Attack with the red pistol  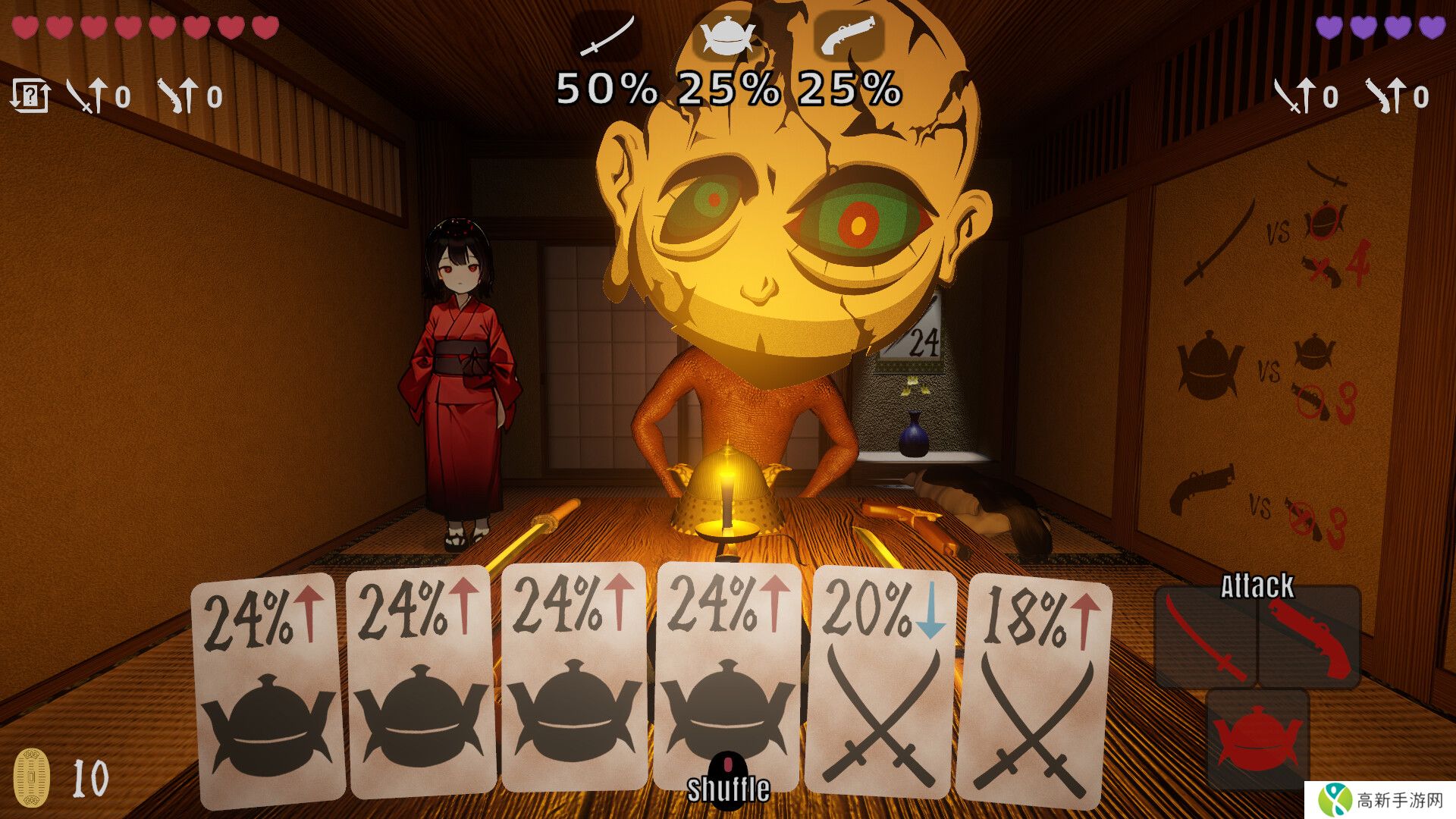[x=1310, y=639]
